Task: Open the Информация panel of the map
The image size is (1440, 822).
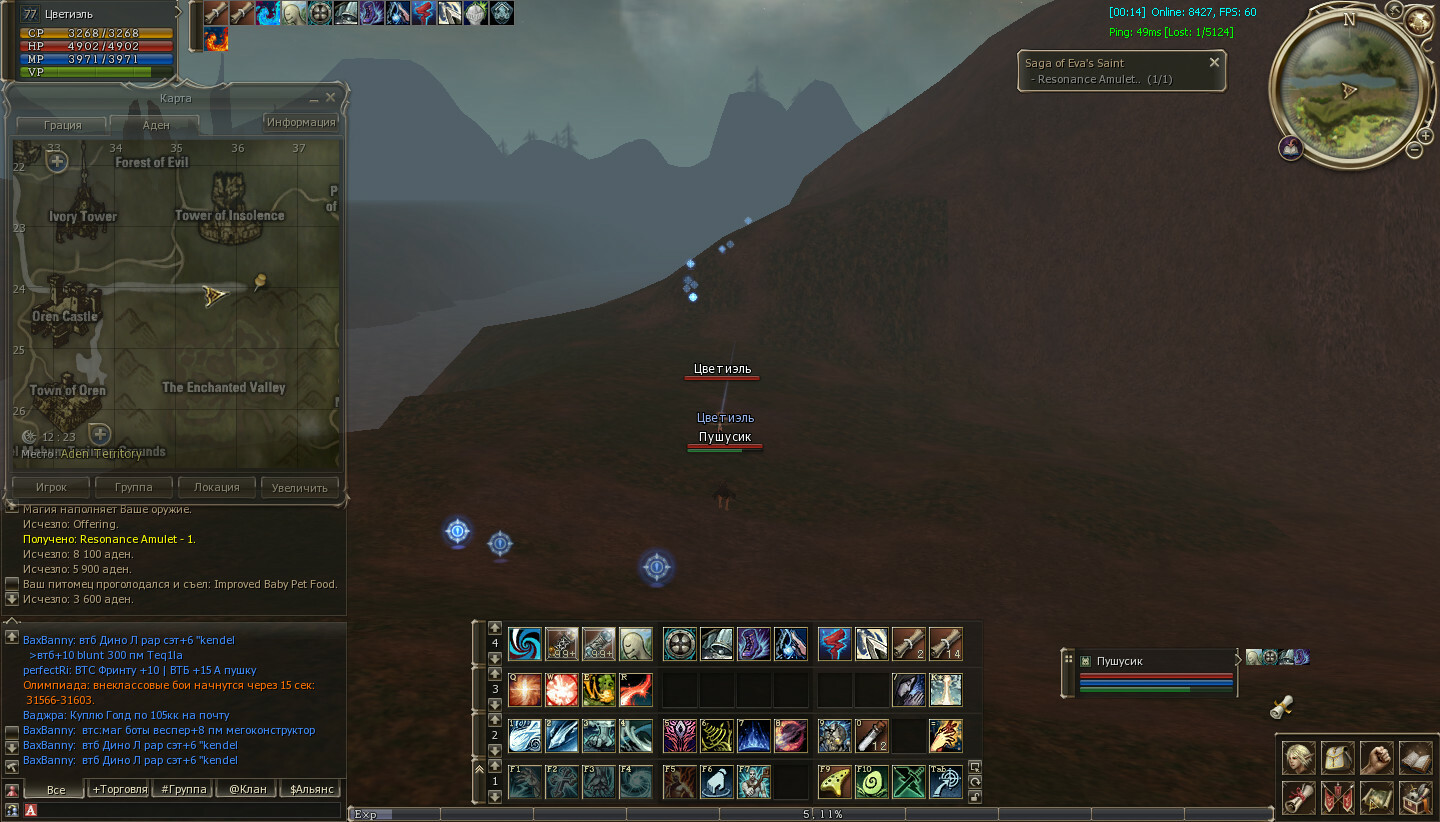Action: point(300,122)
